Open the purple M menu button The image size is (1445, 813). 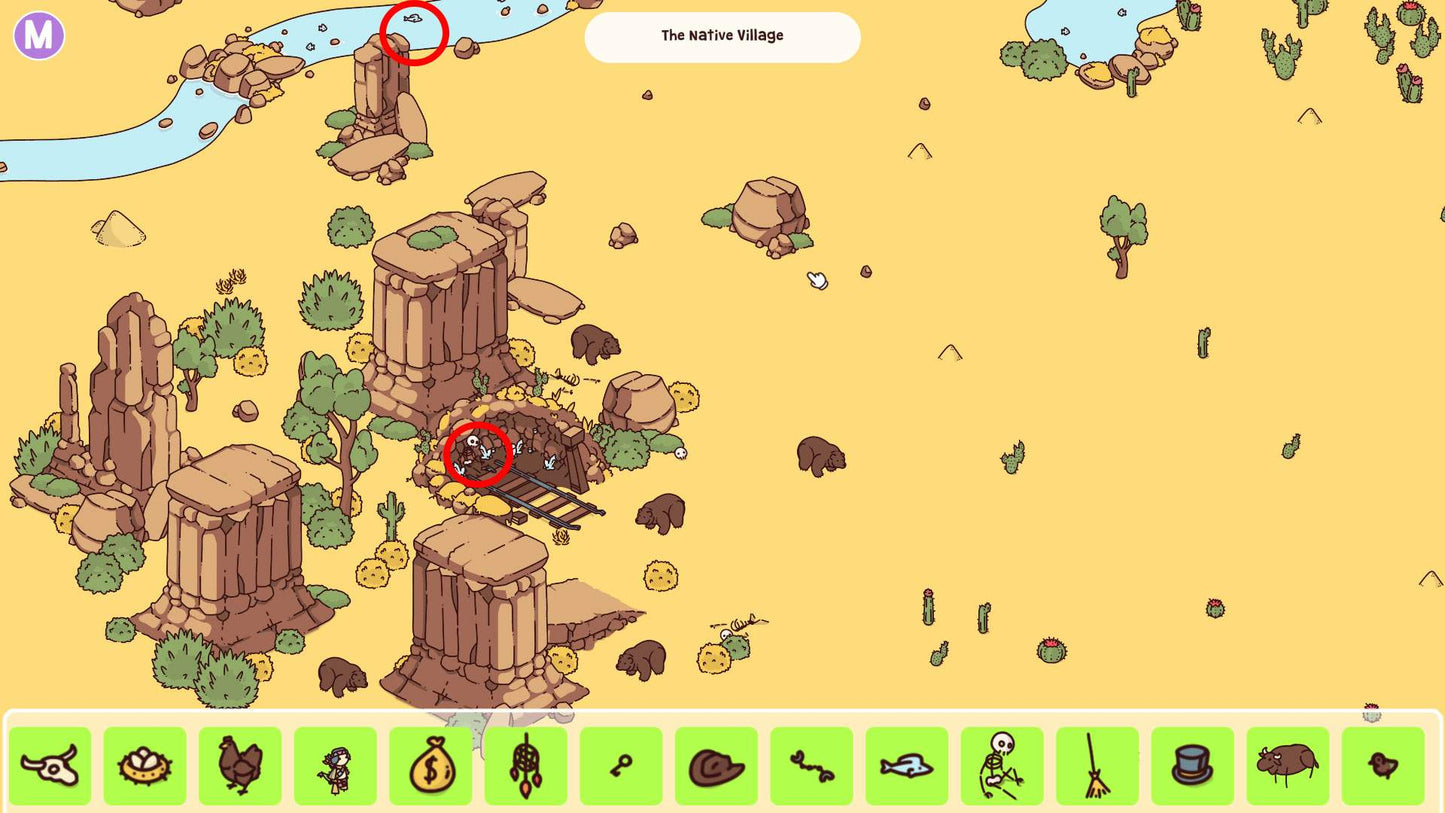tap(39, 36)
